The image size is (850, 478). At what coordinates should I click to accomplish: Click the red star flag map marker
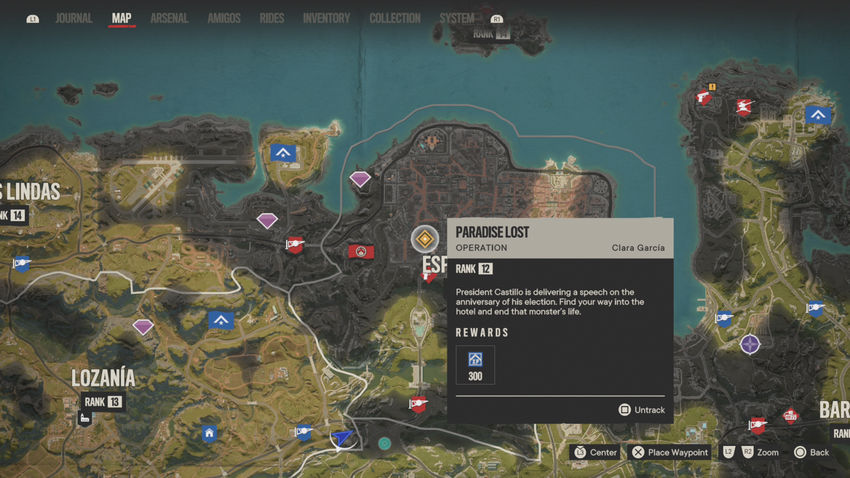(x=361, y=252)
